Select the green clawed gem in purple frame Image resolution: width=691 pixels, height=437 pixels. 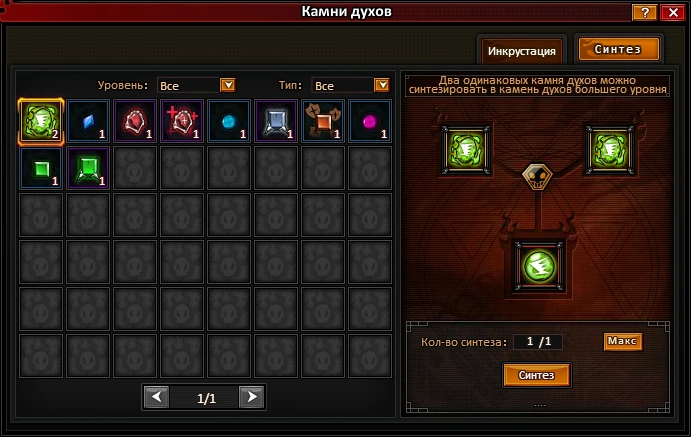[x=88, y=168]
